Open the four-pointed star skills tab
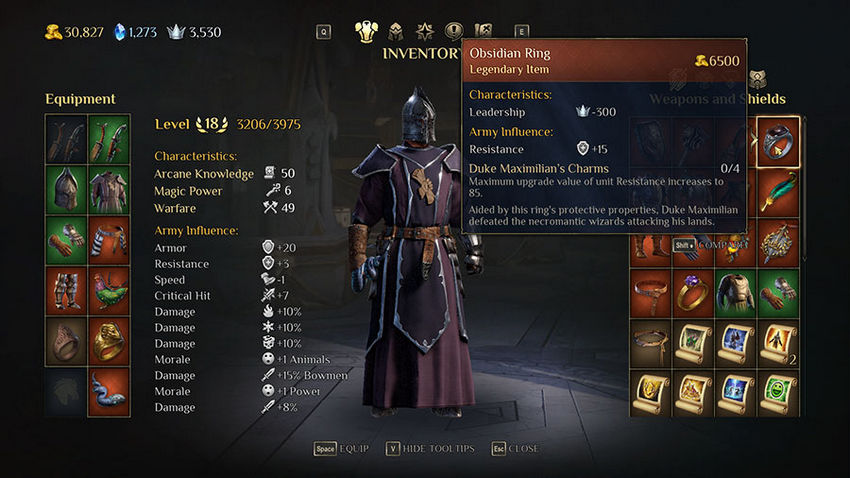This screenshot has height=478, width=850. click(424, 31)
